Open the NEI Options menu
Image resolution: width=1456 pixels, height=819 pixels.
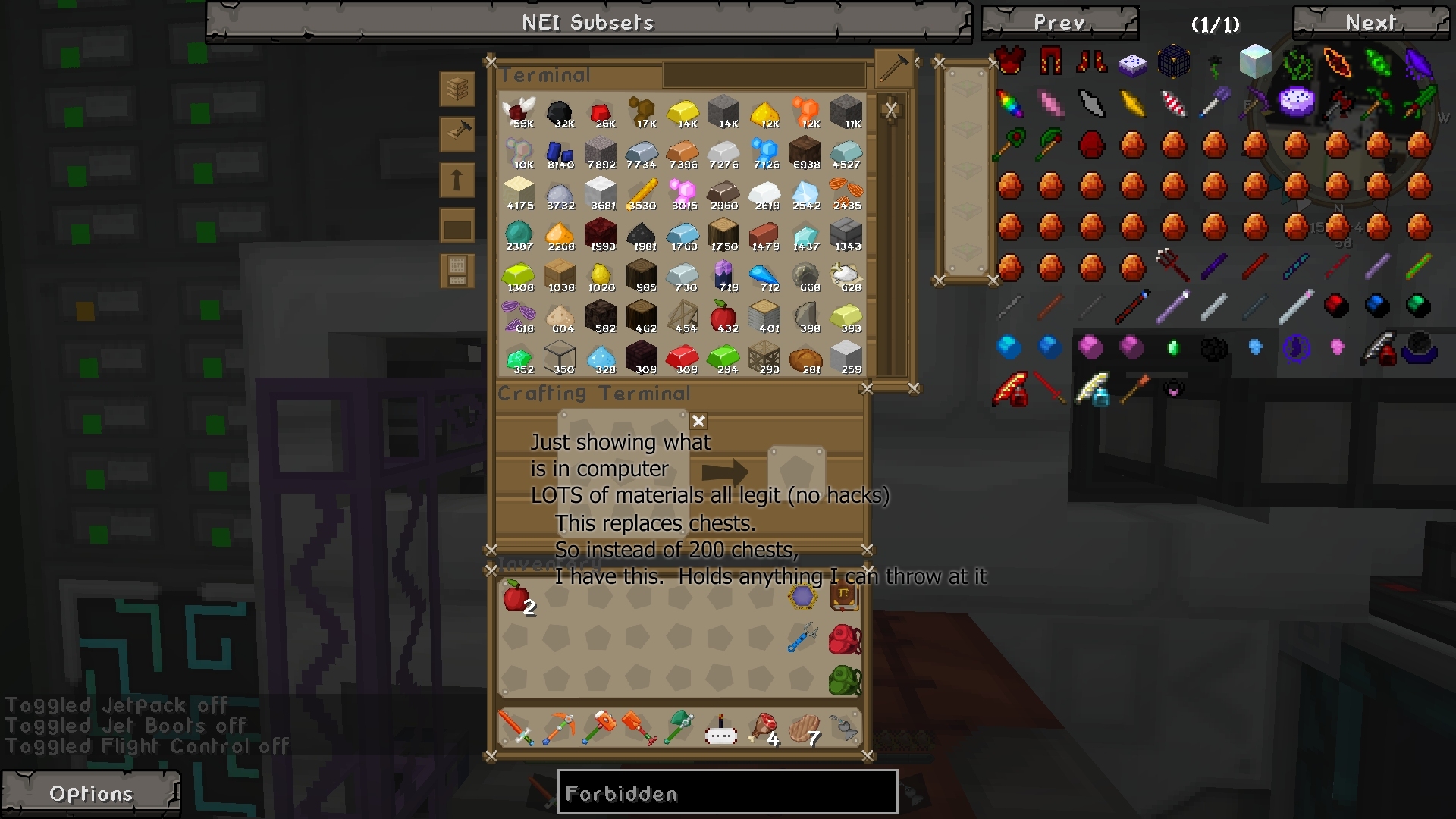click(x=91, y=793)
